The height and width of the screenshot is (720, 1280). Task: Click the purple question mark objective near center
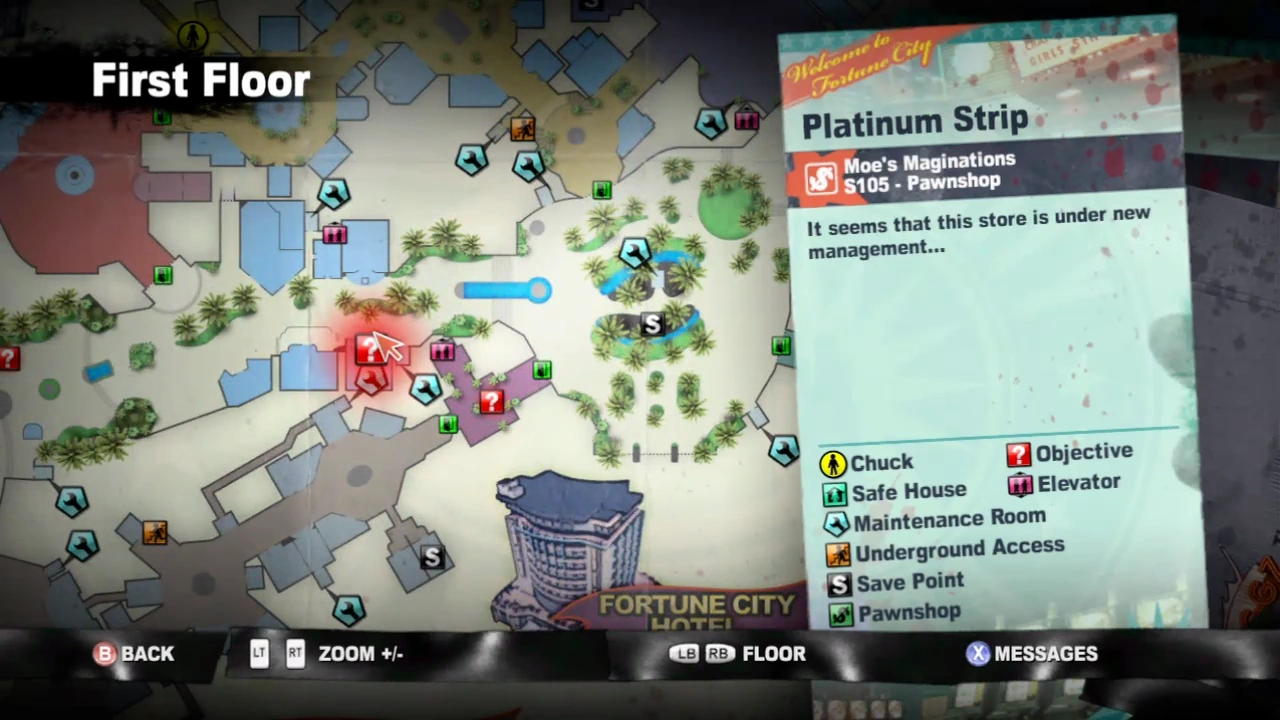(x=490, y=400)
